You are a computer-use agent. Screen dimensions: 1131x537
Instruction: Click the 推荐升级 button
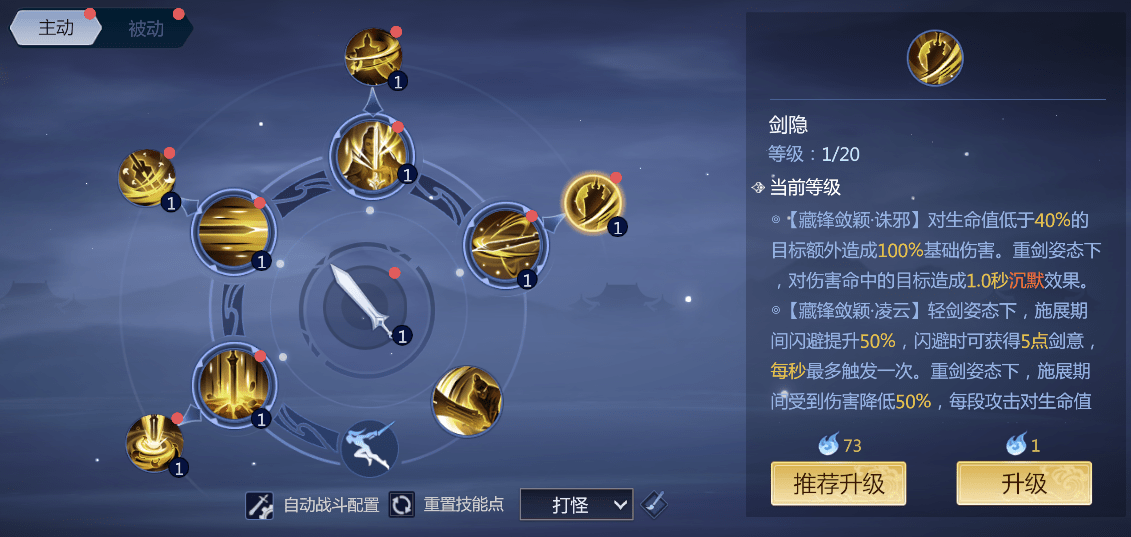click(838, 484)
